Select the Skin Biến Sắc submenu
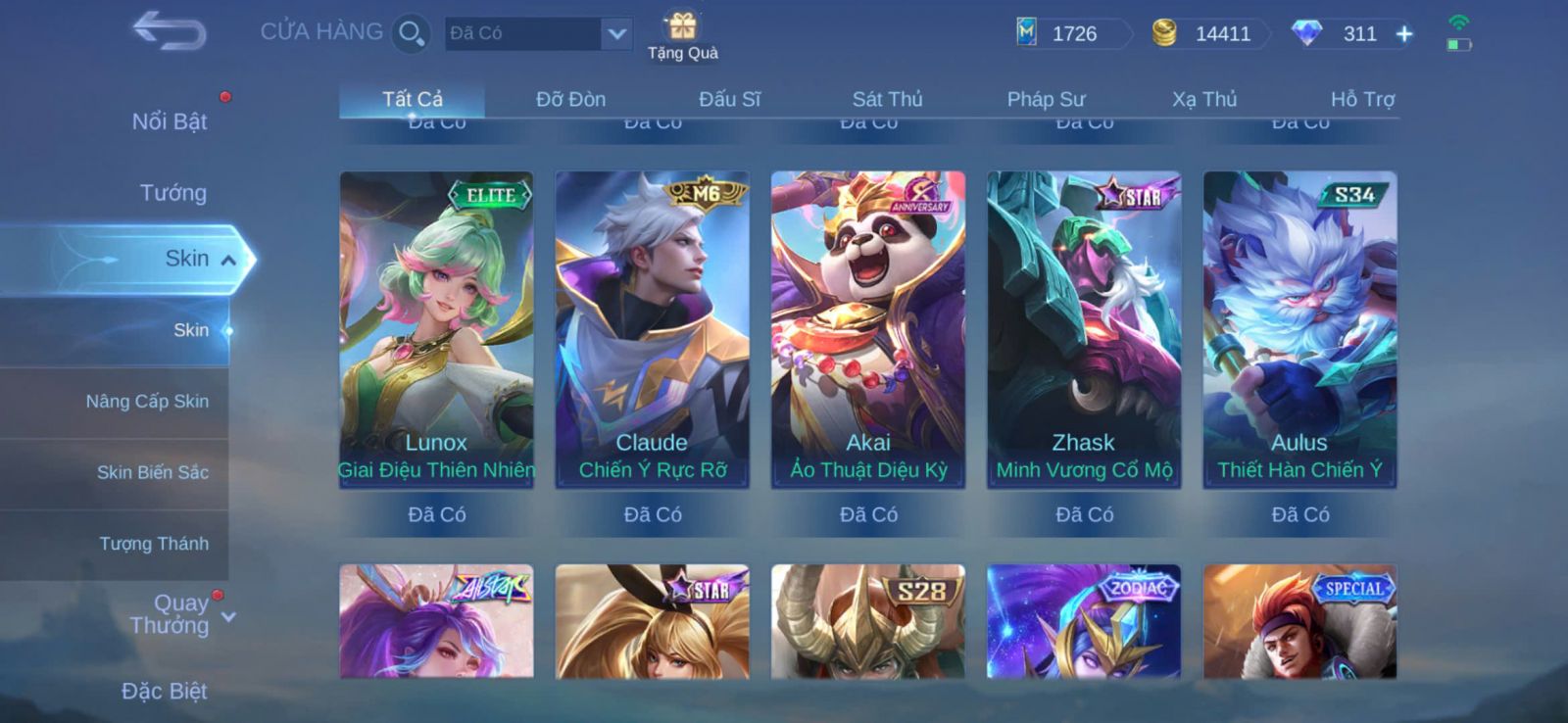Screen dimensions: 1568x723 [x=152, y=472]
